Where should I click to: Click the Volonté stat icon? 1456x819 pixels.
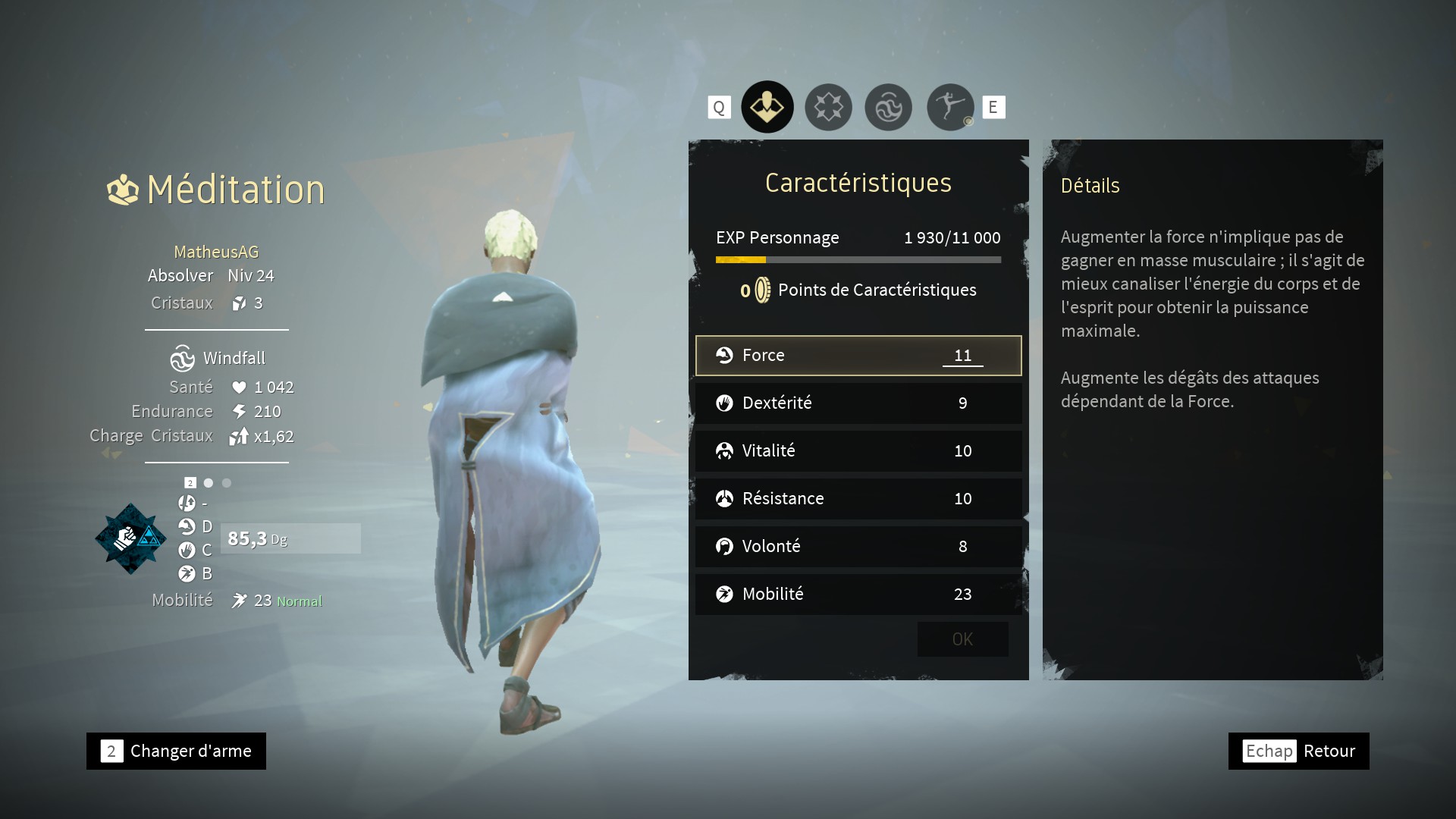[x=725, y=546]
